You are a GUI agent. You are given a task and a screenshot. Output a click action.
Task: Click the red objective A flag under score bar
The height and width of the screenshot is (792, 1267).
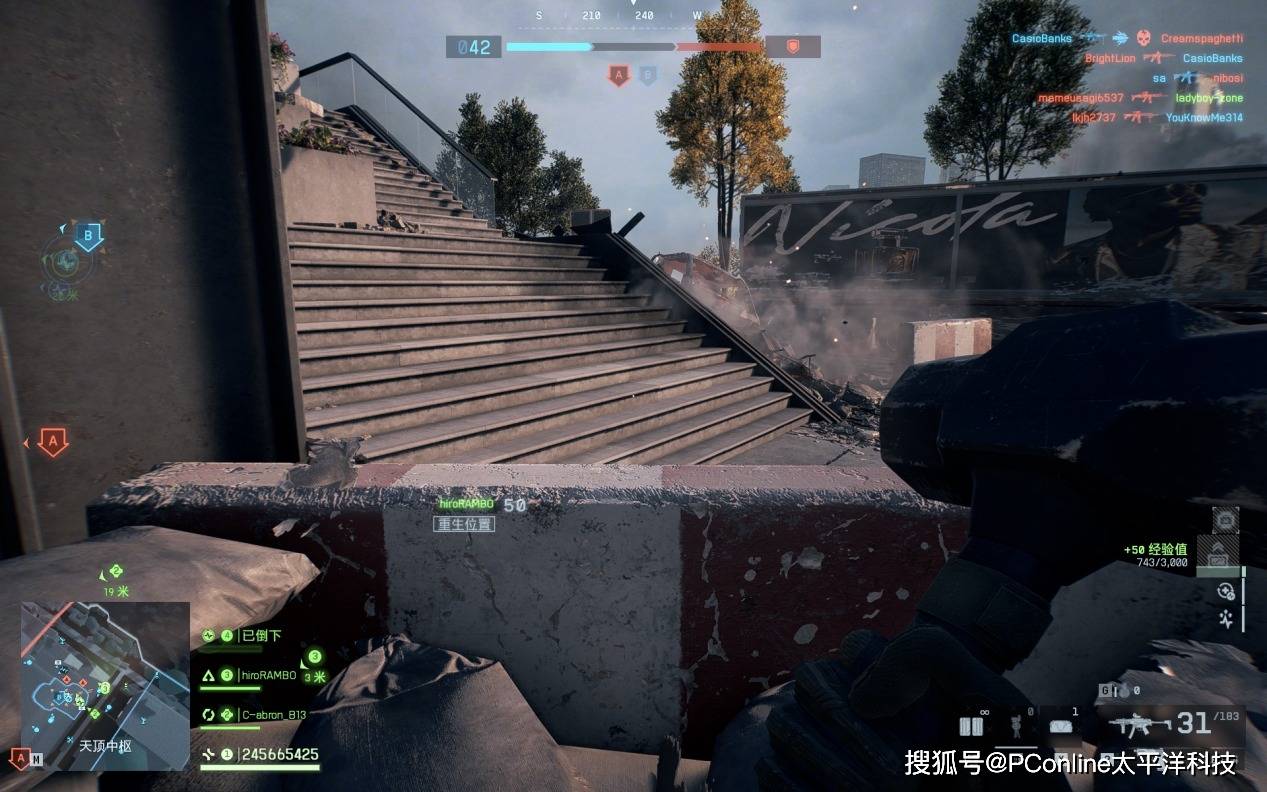point(618,75)
